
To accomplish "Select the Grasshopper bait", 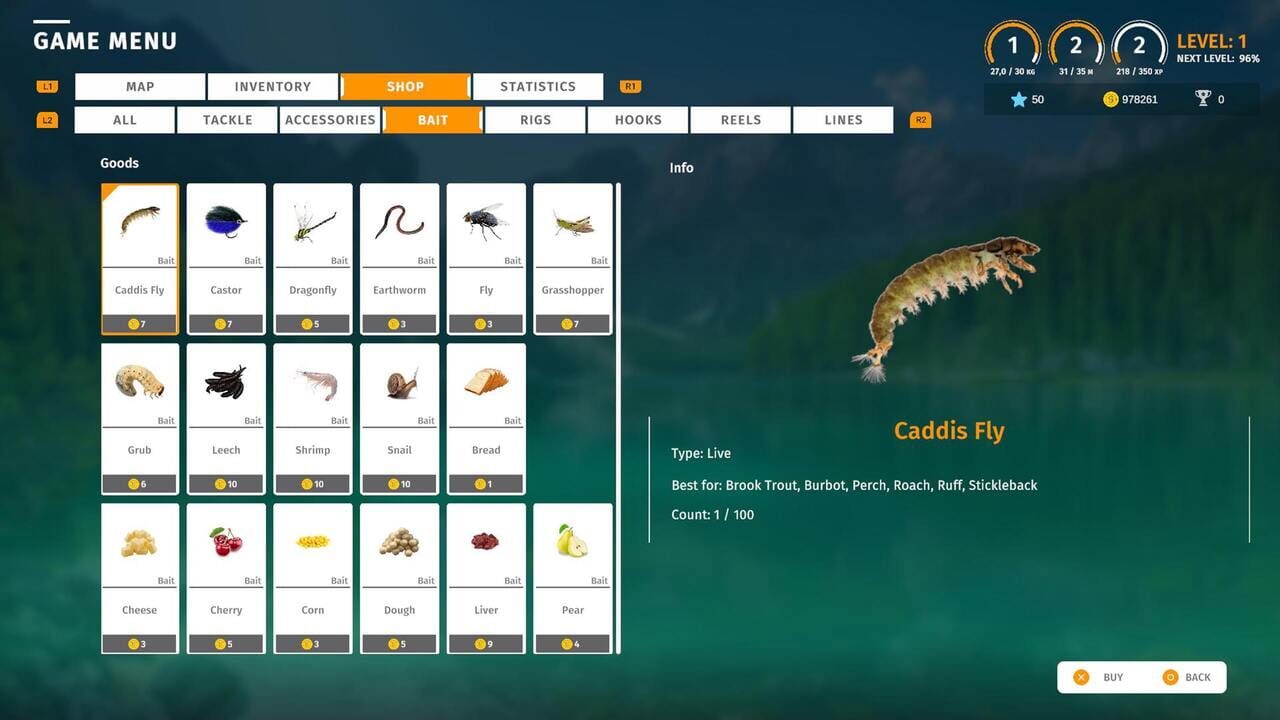I will (573, 258).
